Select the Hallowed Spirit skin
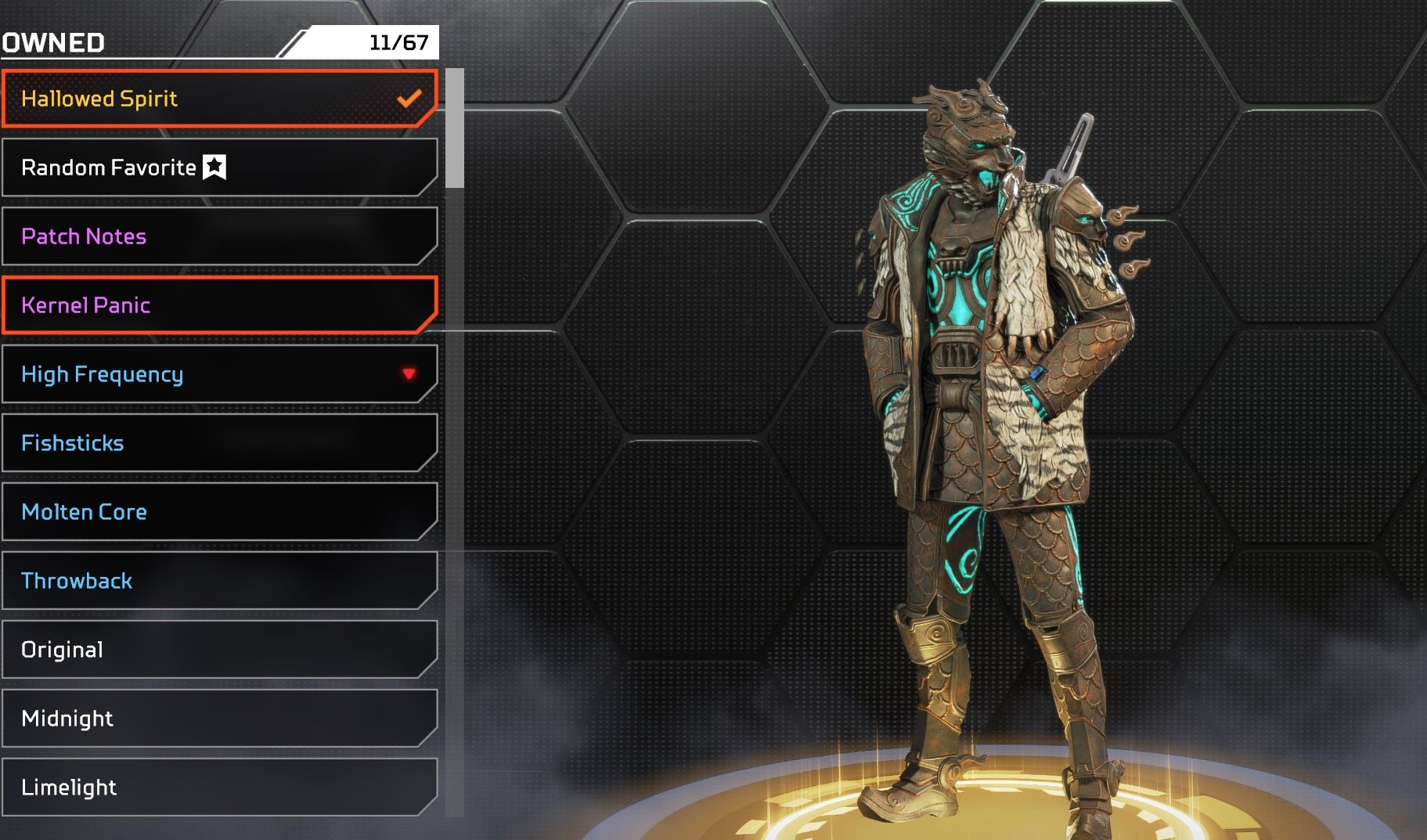Image resolution: width=1427 pixels, height=840 pixels. (219, 99)
